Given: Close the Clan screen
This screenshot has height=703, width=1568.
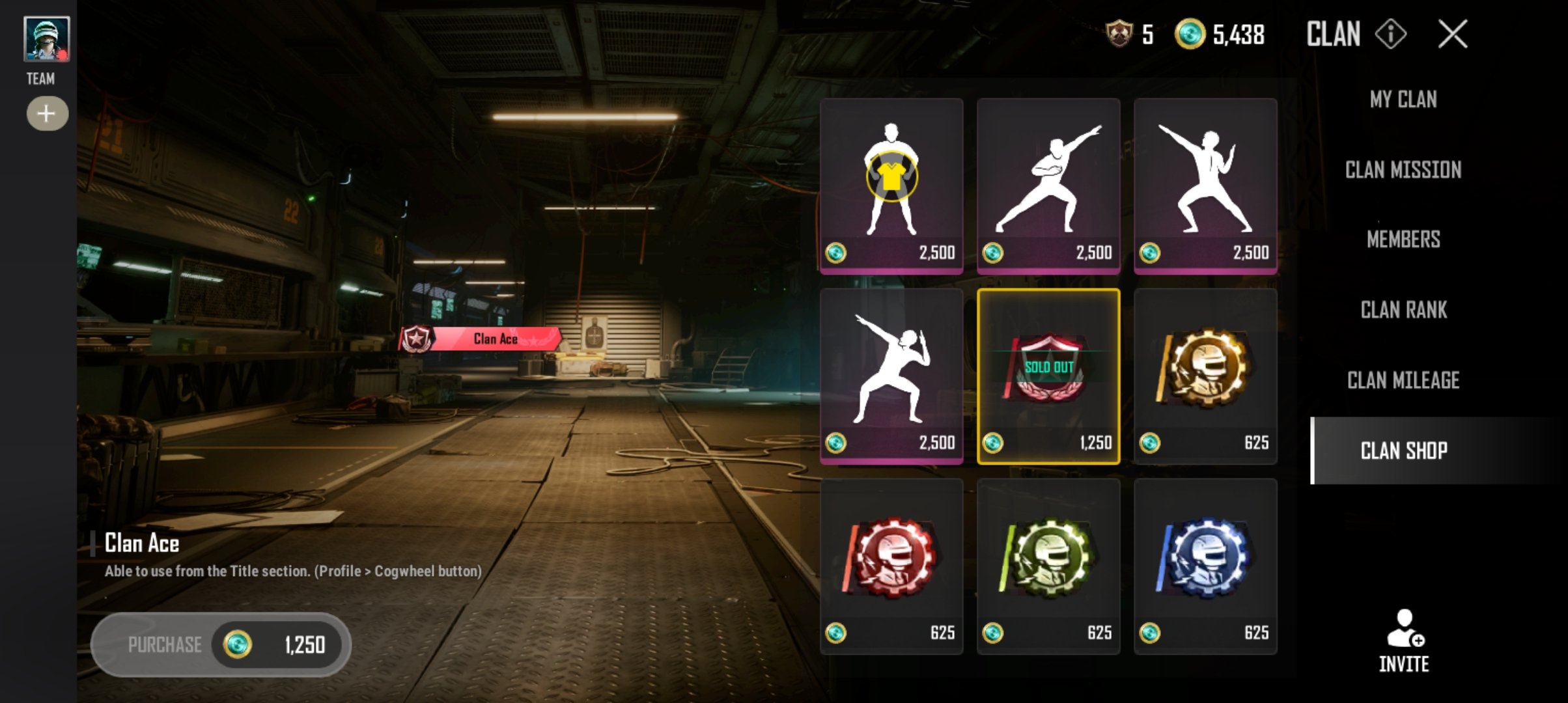Looking at the screenshot, I should 1452,34.
